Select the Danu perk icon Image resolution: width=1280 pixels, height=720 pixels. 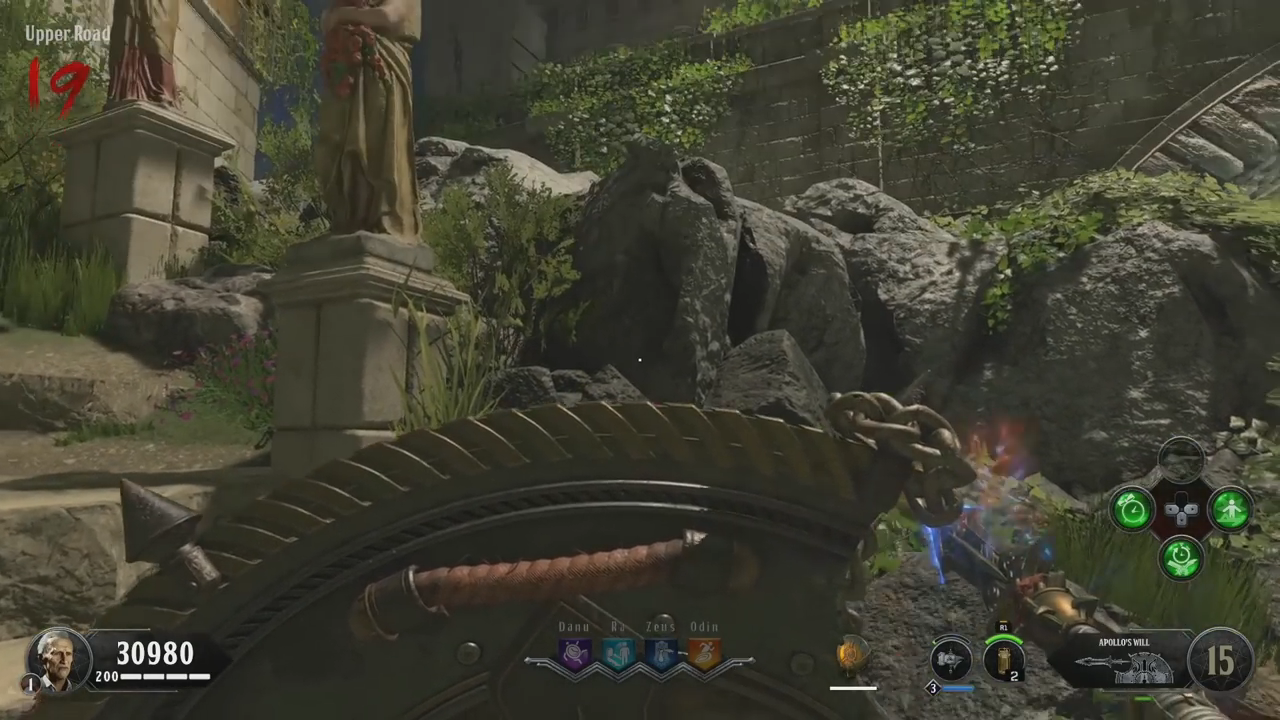(x=575, y=654)
